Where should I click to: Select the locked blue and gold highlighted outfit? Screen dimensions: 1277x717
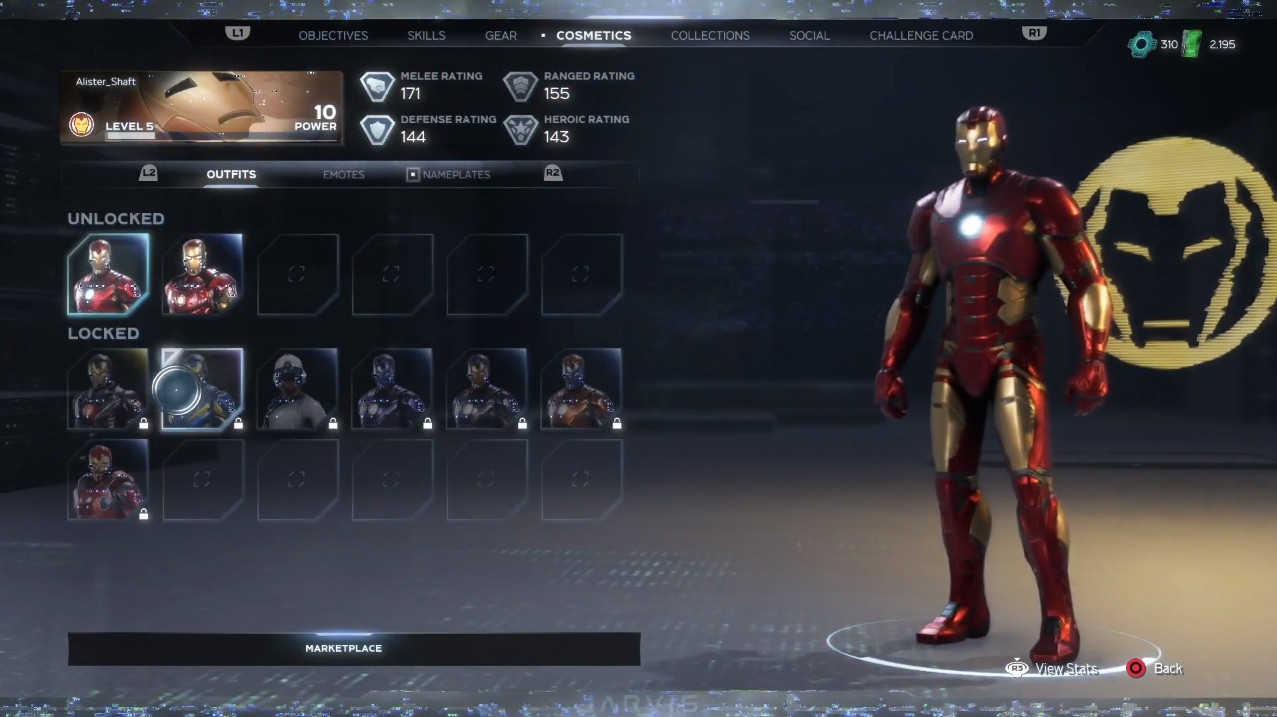coord(202,389)
